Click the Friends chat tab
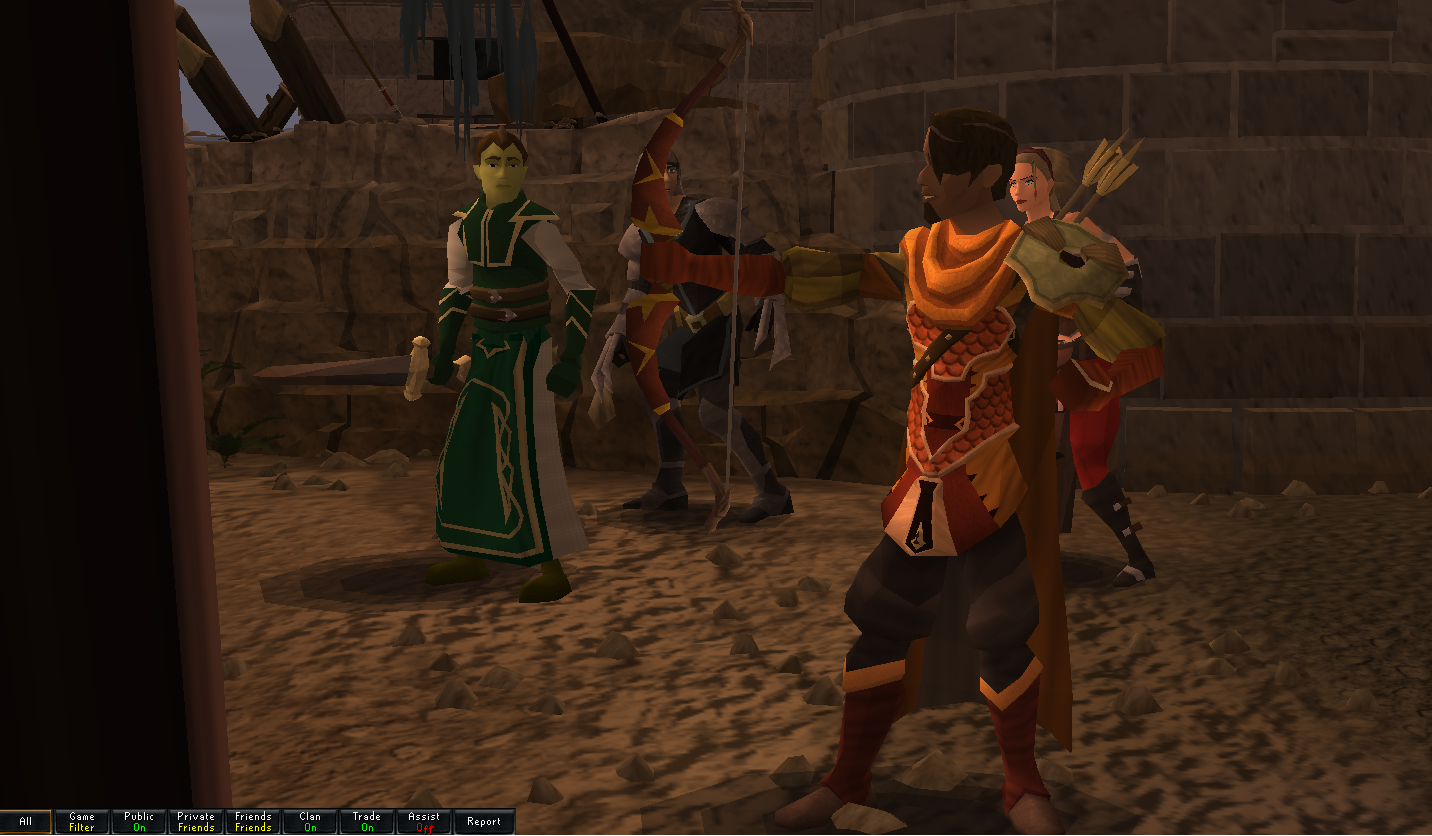 click(x=253, y=822)
